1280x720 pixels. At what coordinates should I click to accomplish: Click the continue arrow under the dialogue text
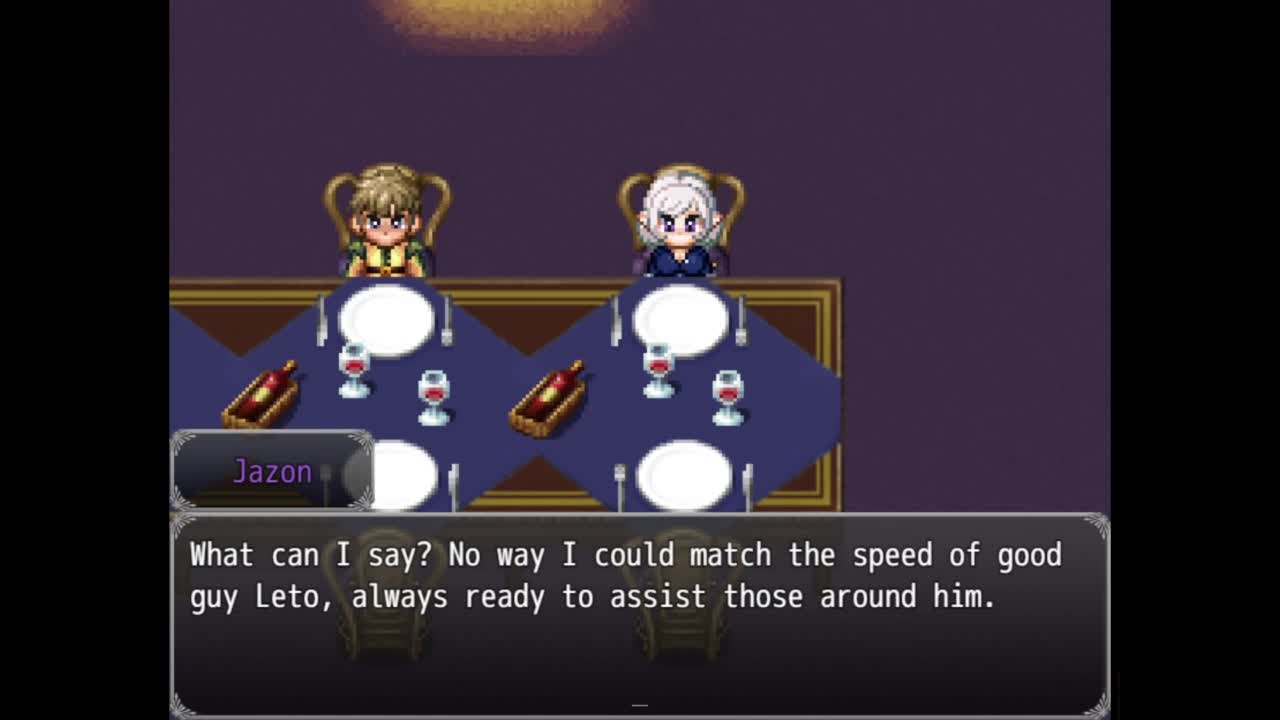coord(640,705)
